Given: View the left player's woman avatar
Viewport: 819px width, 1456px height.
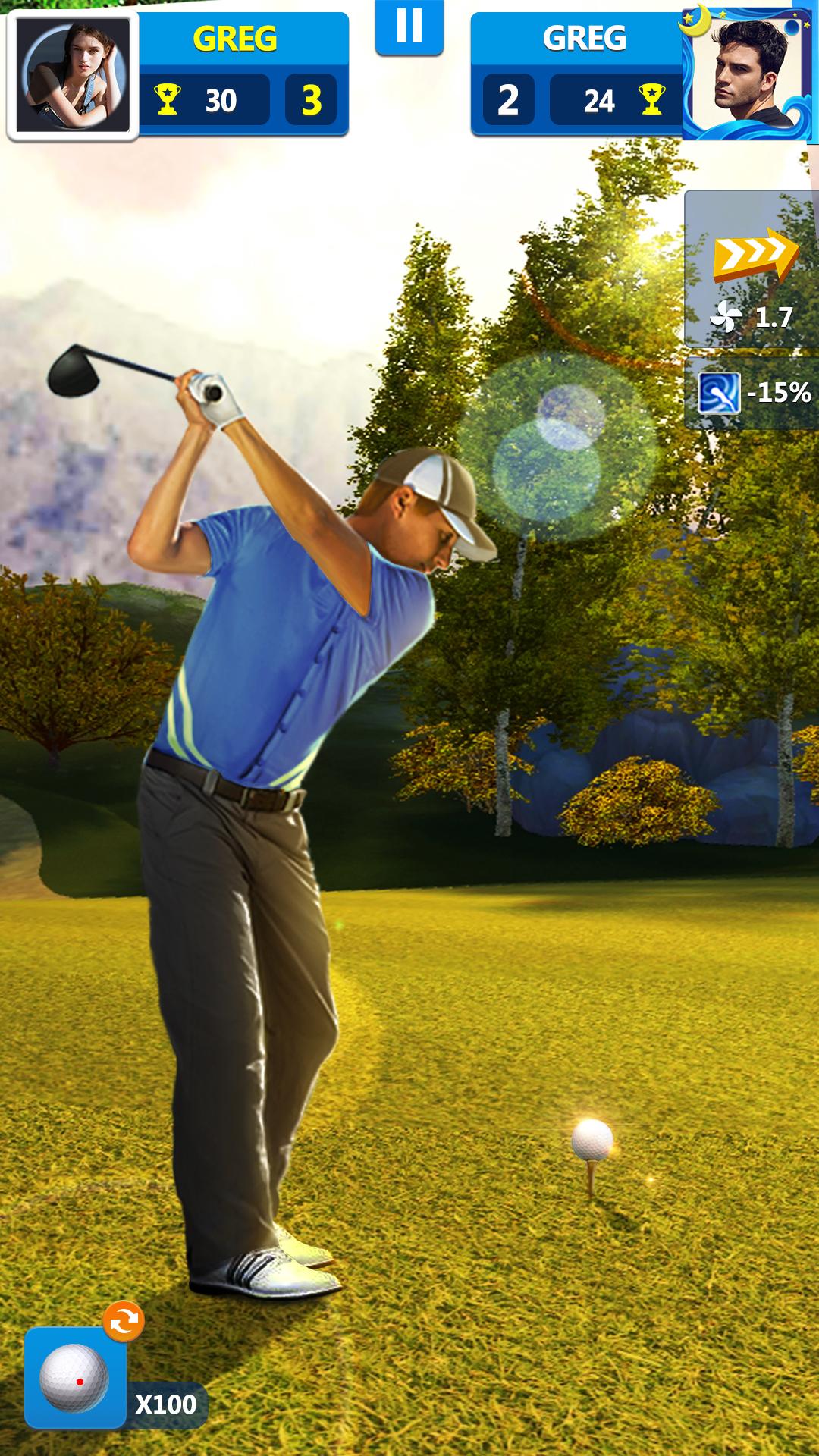Looking at the screenshot, I should [73, 76].
